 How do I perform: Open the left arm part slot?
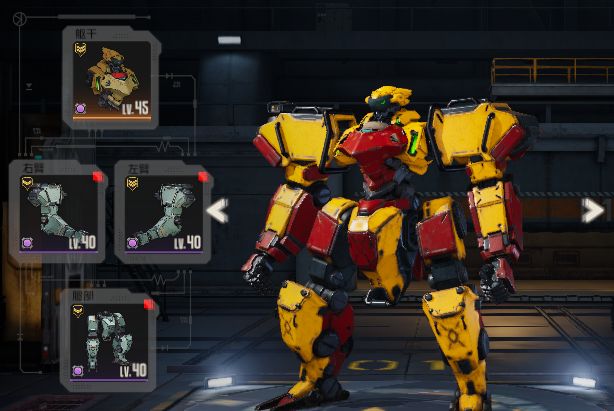tap(162, 213)
